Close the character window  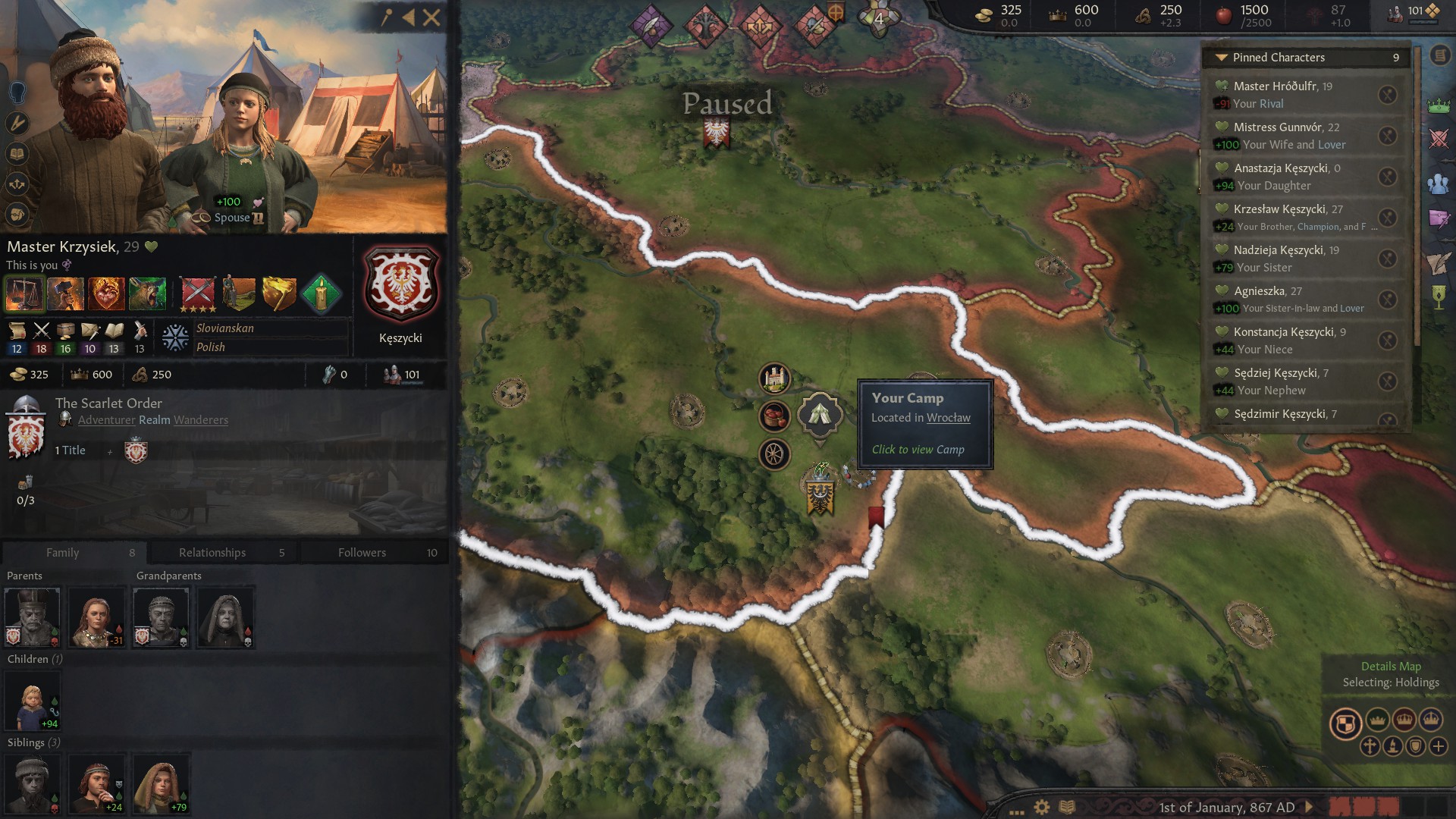[431, 17]
